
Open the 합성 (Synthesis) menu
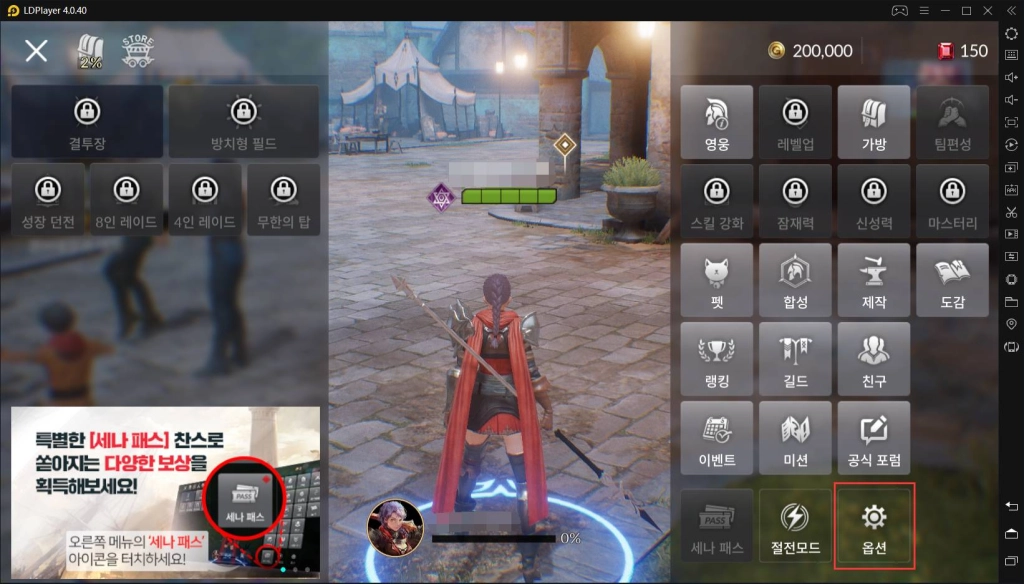(795, 280)
